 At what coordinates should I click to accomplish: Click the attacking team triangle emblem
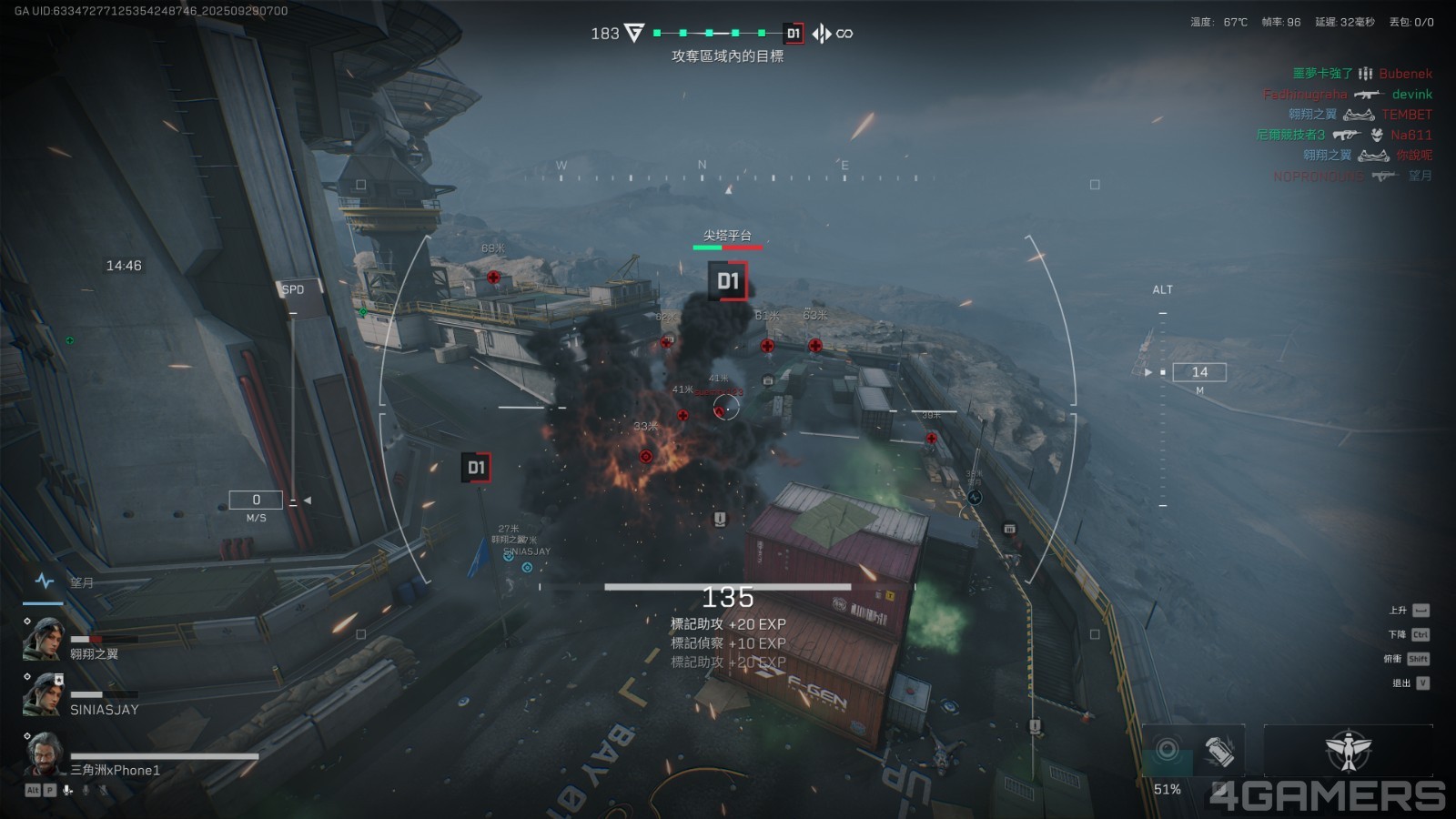click(634, 34)
